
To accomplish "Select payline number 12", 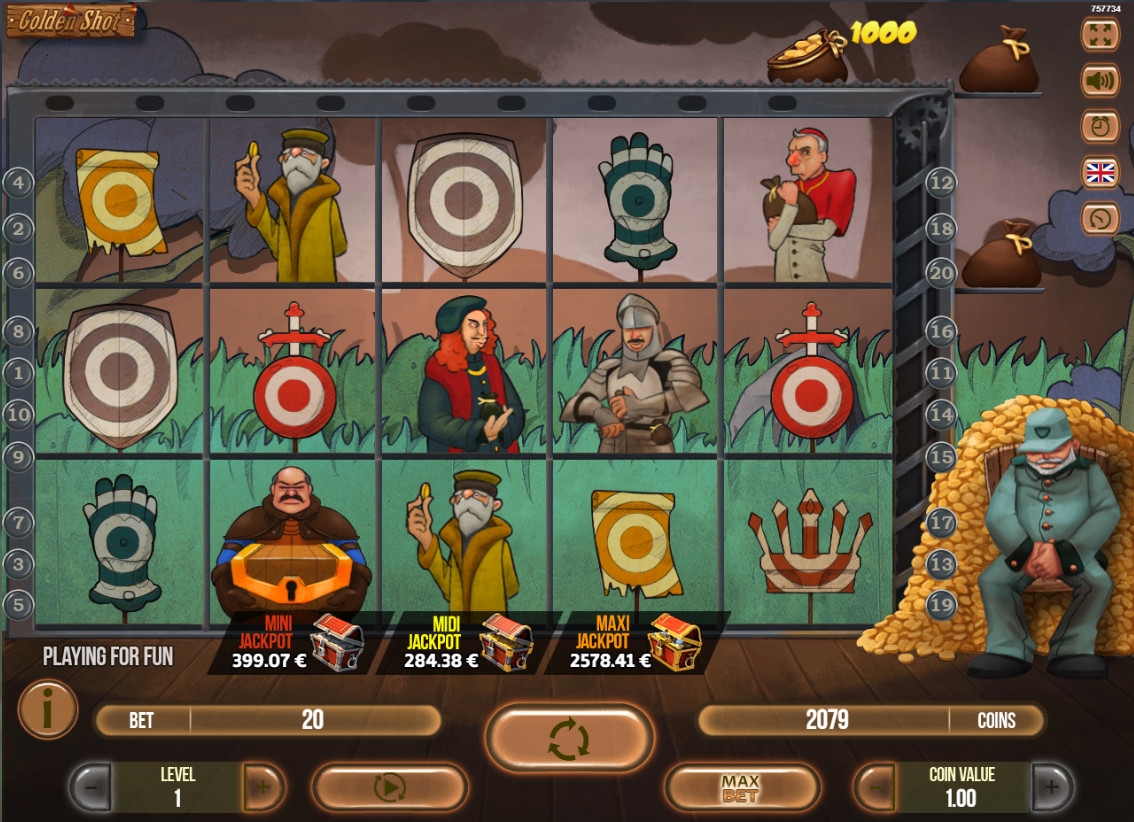I will click(942, 182).
